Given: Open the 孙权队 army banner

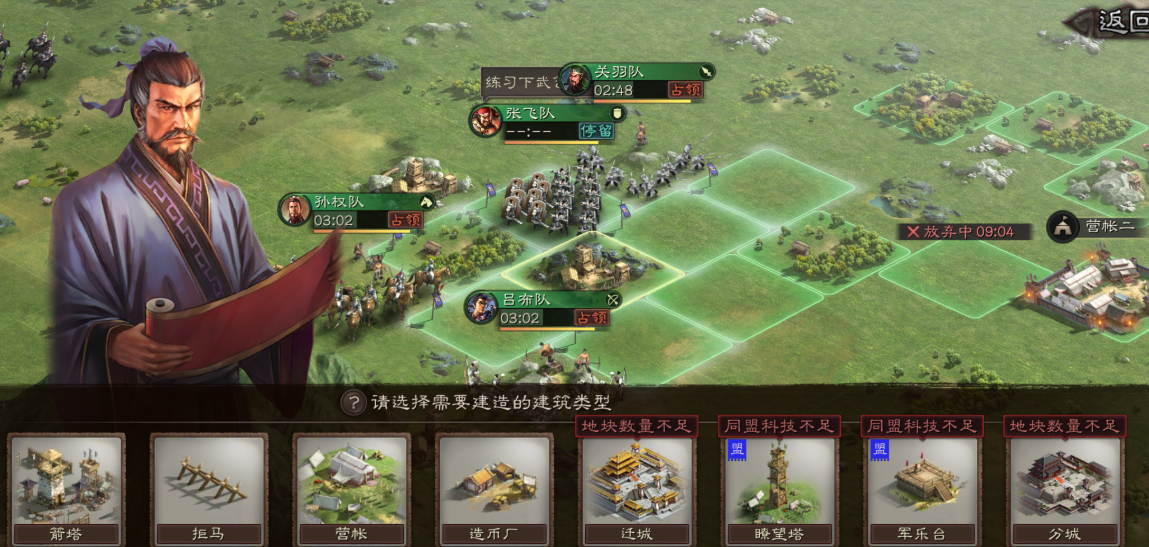Looking at the screenshot, I should (x=356, y=211).
